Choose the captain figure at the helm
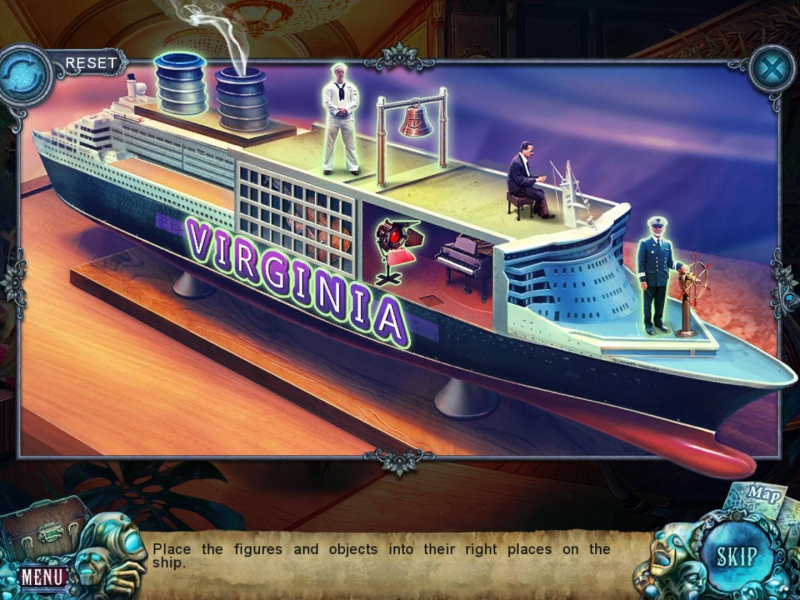This screenshot has height=600, width=800. [x=656, y=273]
